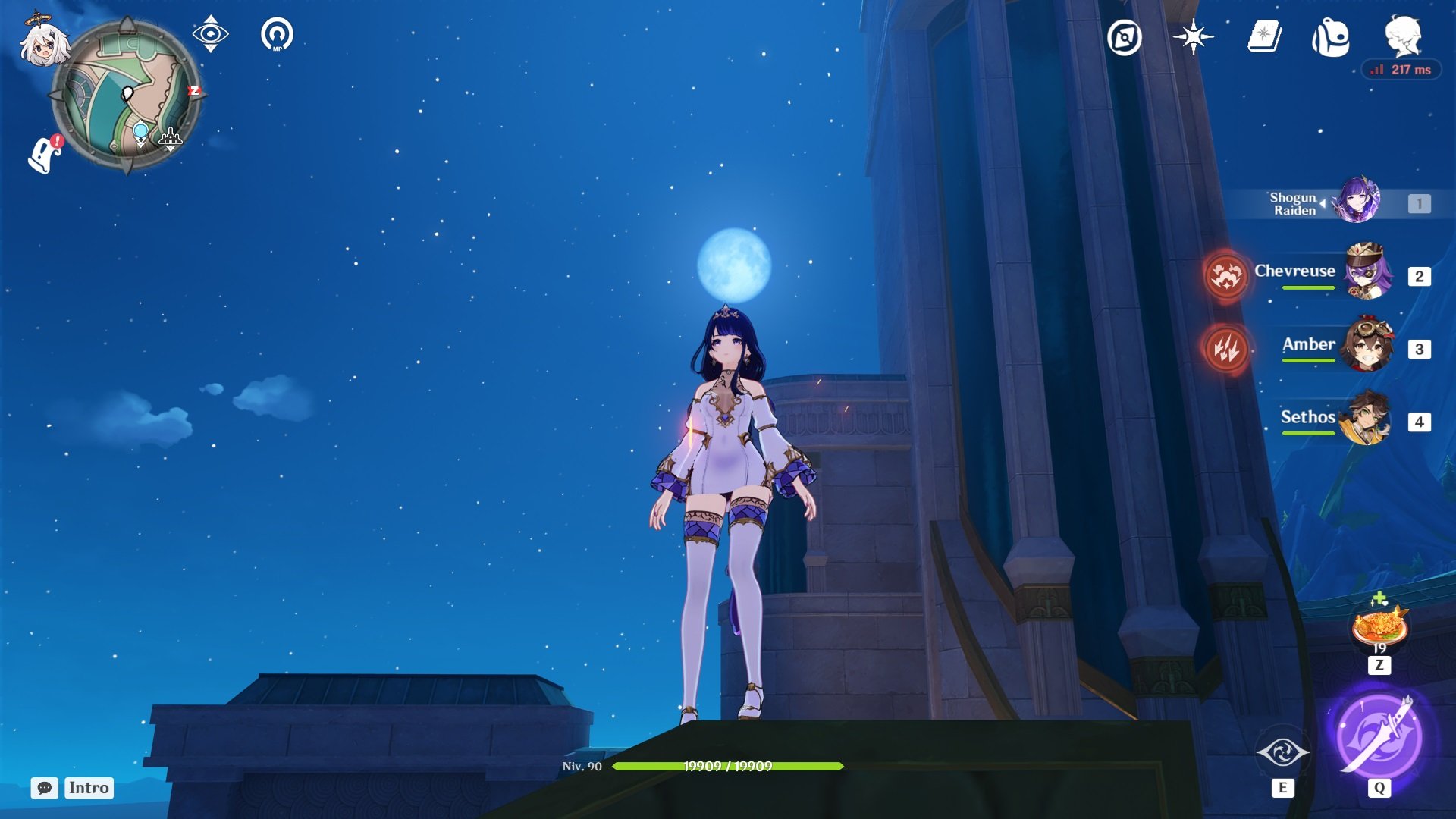The width and height of the screenshot is (1456, 819).
Task: Open the backpack inventory
Action: tap(1331, 38)
